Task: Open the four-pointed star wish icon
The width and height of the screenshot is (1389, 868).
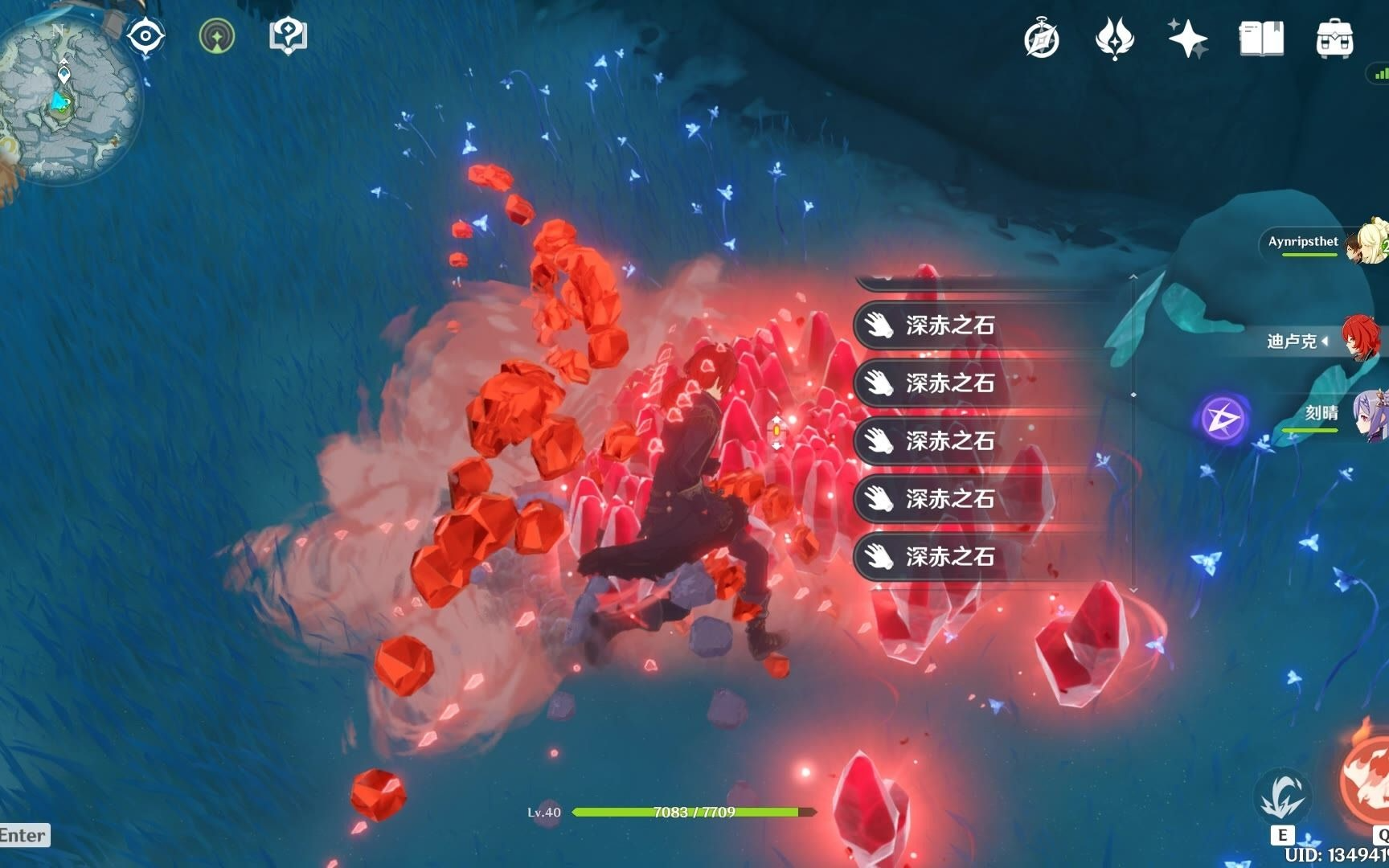Action: click(1187, 39)
